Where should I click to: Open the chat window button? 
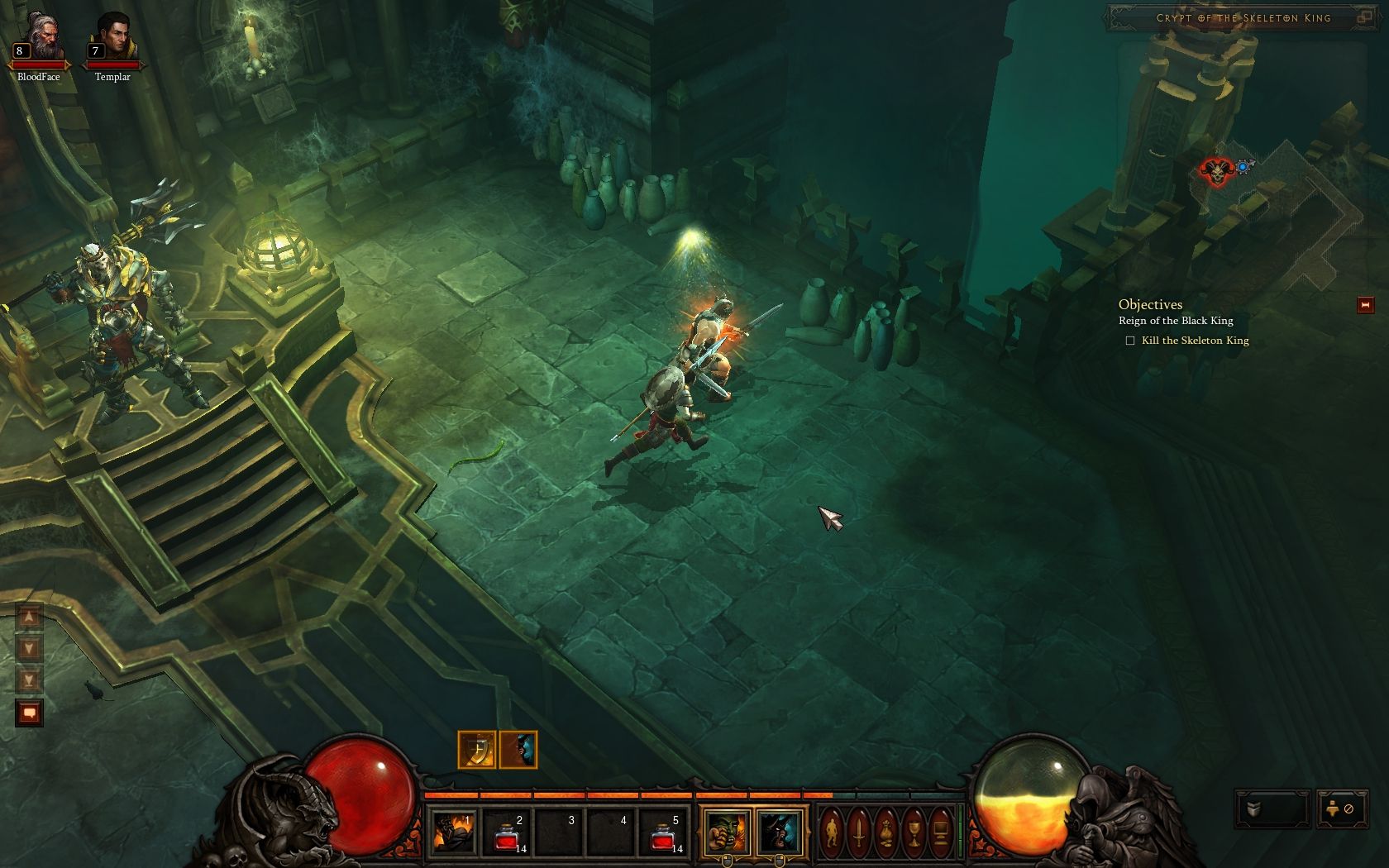30,713
